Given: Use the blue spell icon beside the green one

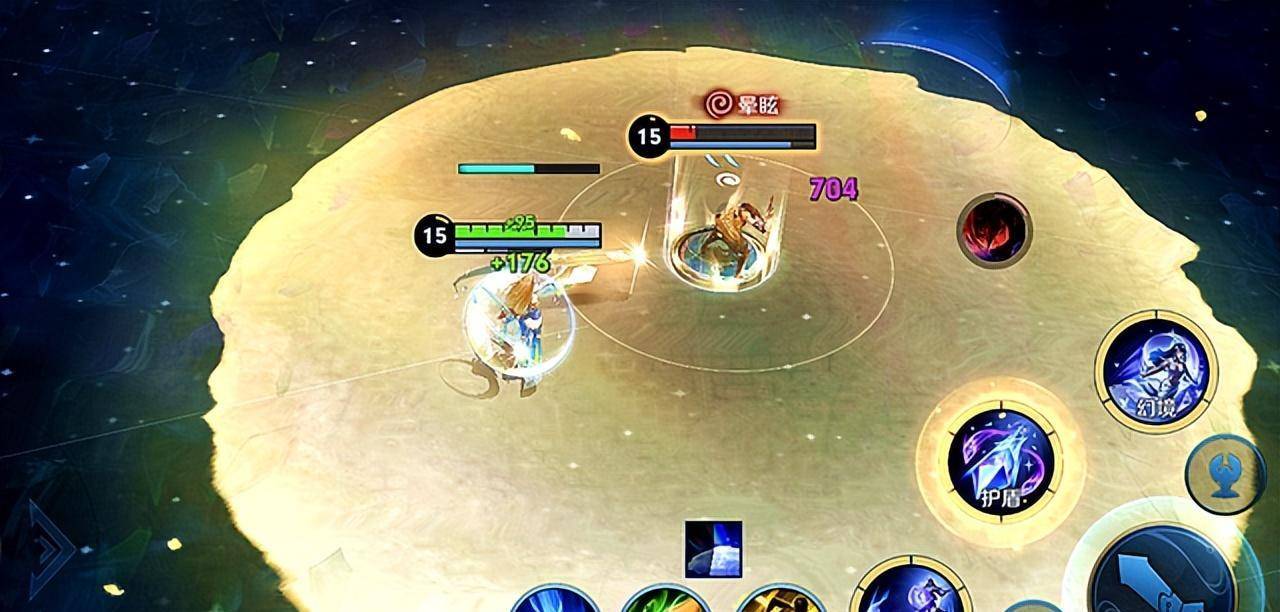Looking at the screenshot, I should [555, 600].
